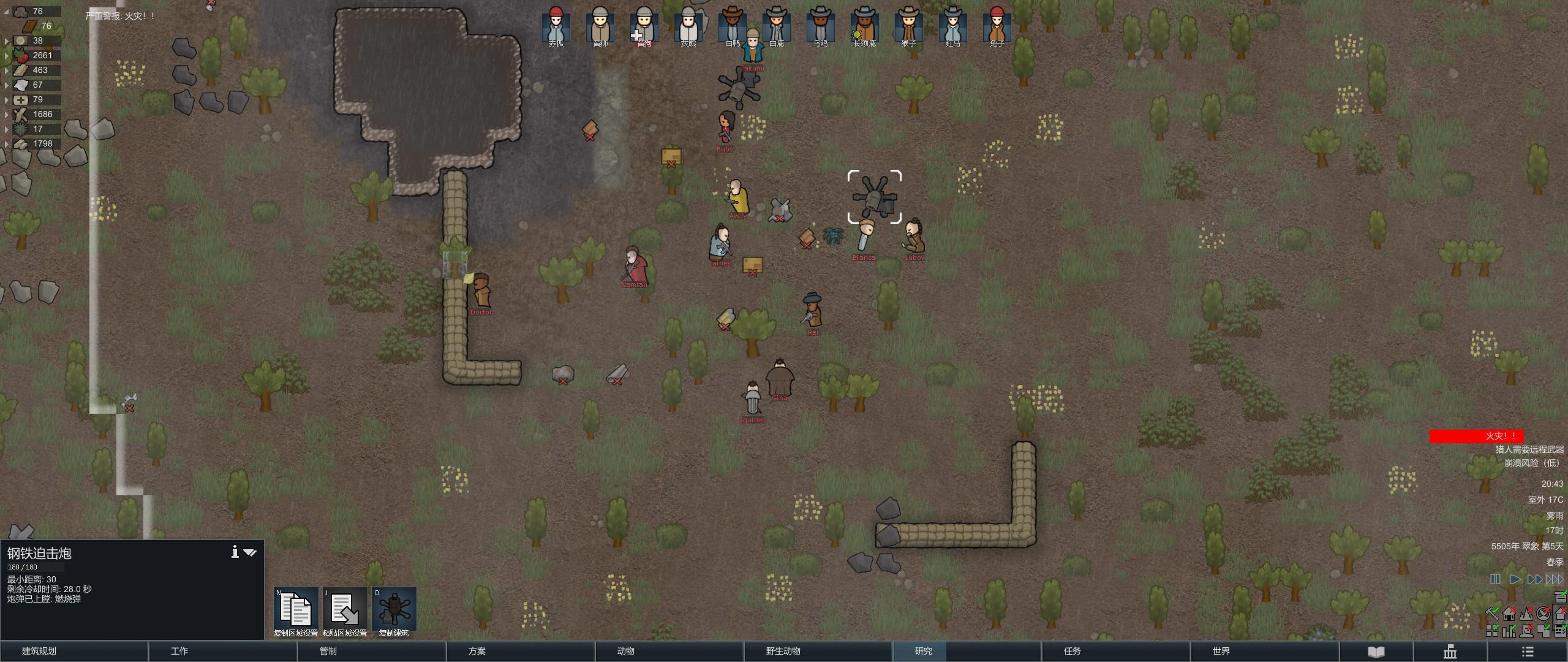
Task: Expand the 2661 food resource category
Action: tap(7, 56)
